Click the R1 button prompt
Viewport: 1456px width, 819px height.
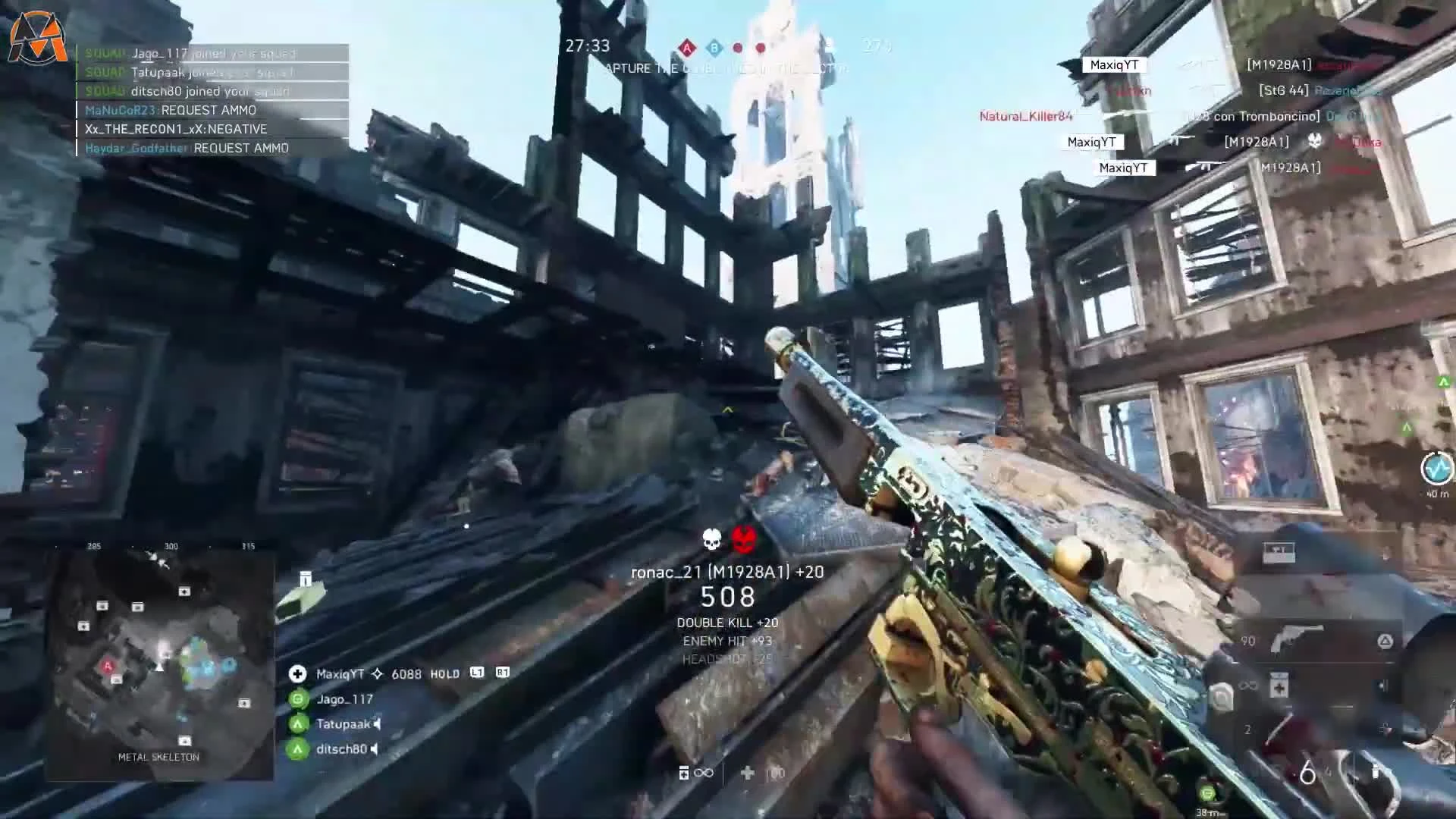[x=503, y=673]
